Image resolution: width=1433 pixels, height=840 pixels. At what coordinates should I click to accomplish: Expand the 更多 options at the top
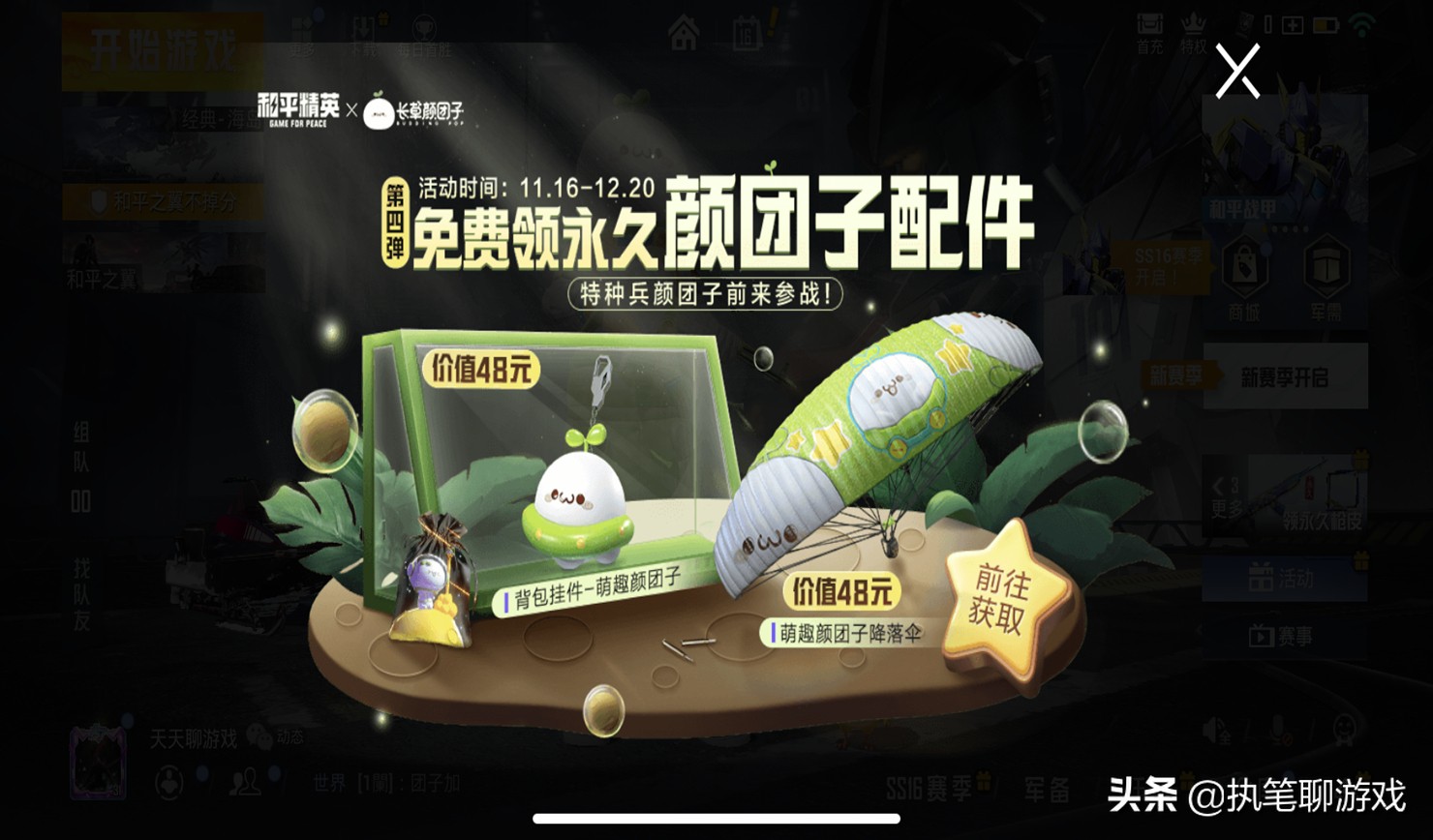tap(301, 29)
